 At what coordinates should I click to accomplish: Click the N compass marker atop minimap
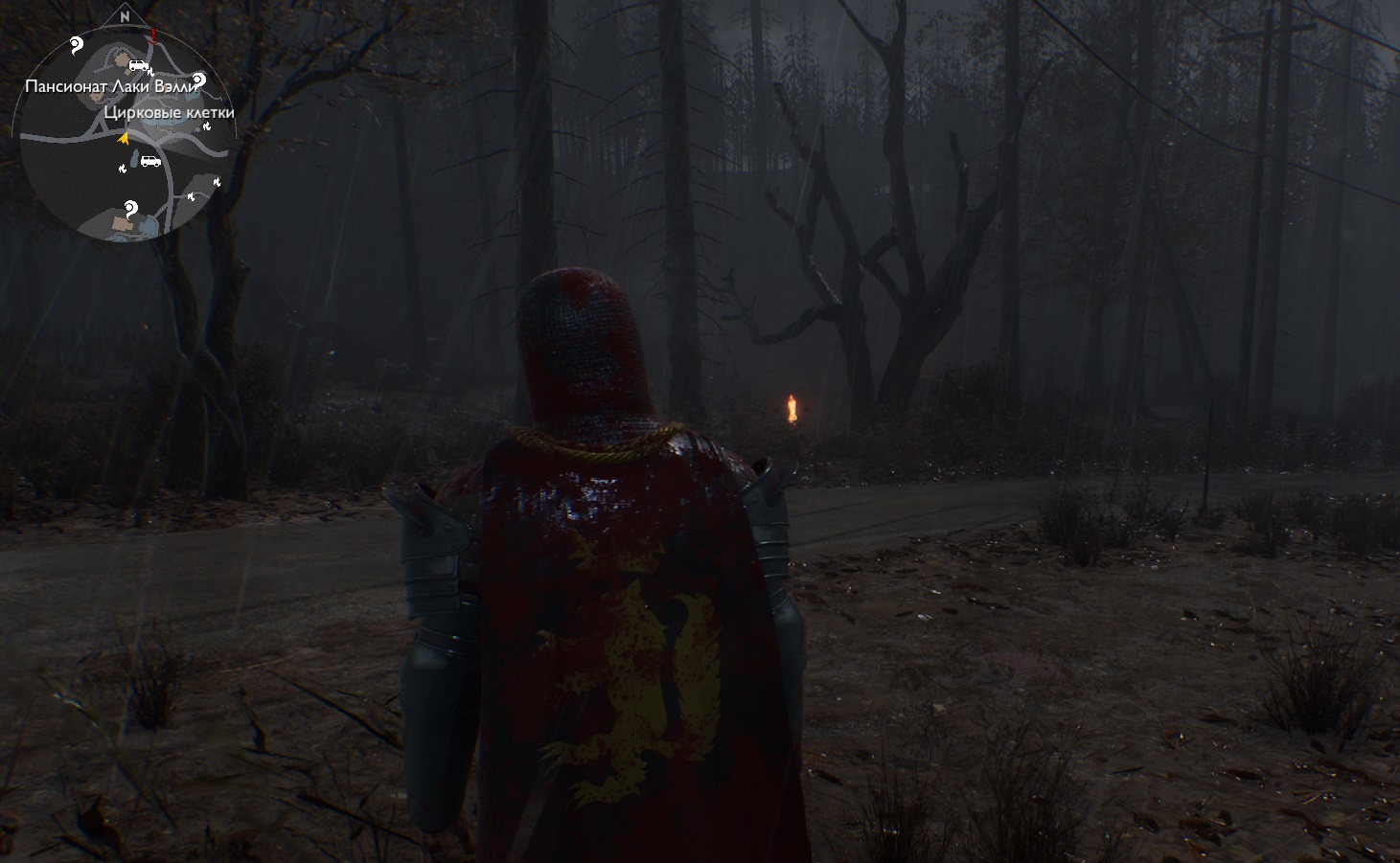pos(125,16)
